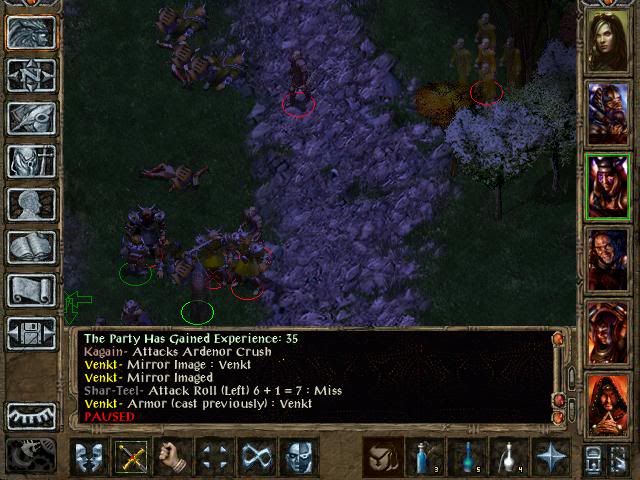Viewport: 640px width, 480px height.
Task: Open game options via the floppy disk button
Action: [x=31, y=333]
